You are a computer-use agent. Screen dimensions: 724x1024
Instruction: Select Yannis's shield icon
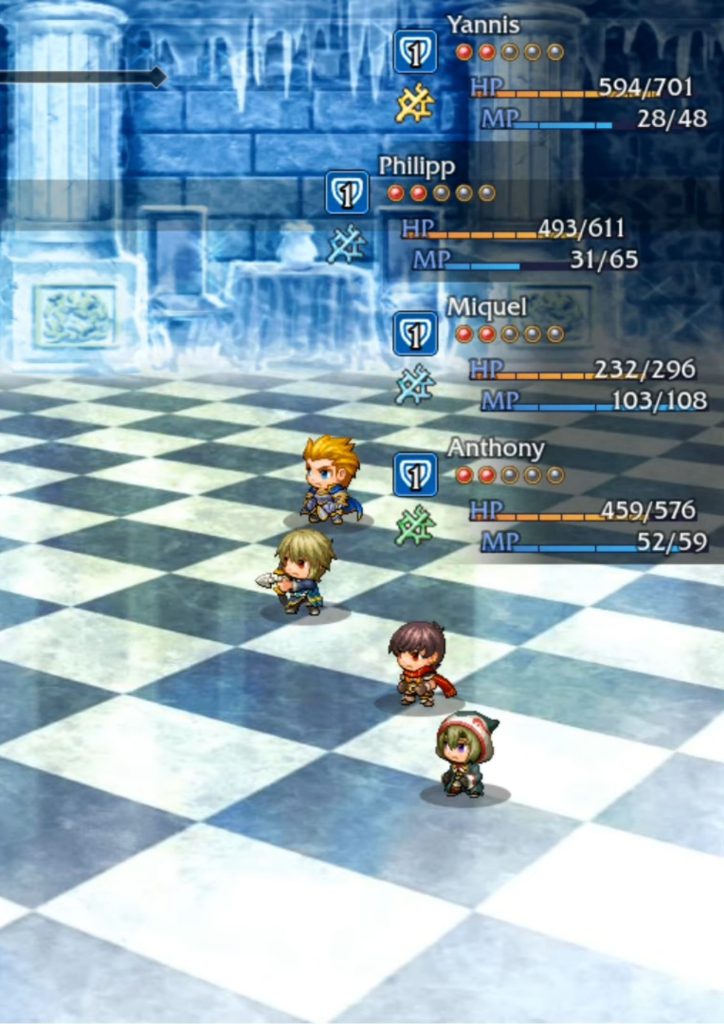(415, 52)
